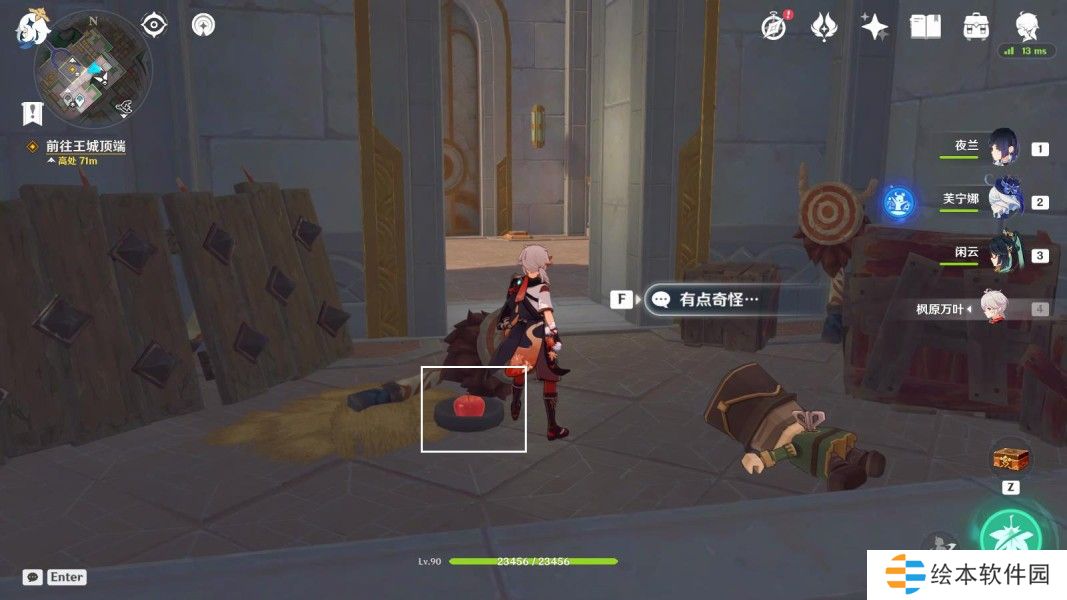Click the blue glowing icon beside 芙宁娜

898,203
